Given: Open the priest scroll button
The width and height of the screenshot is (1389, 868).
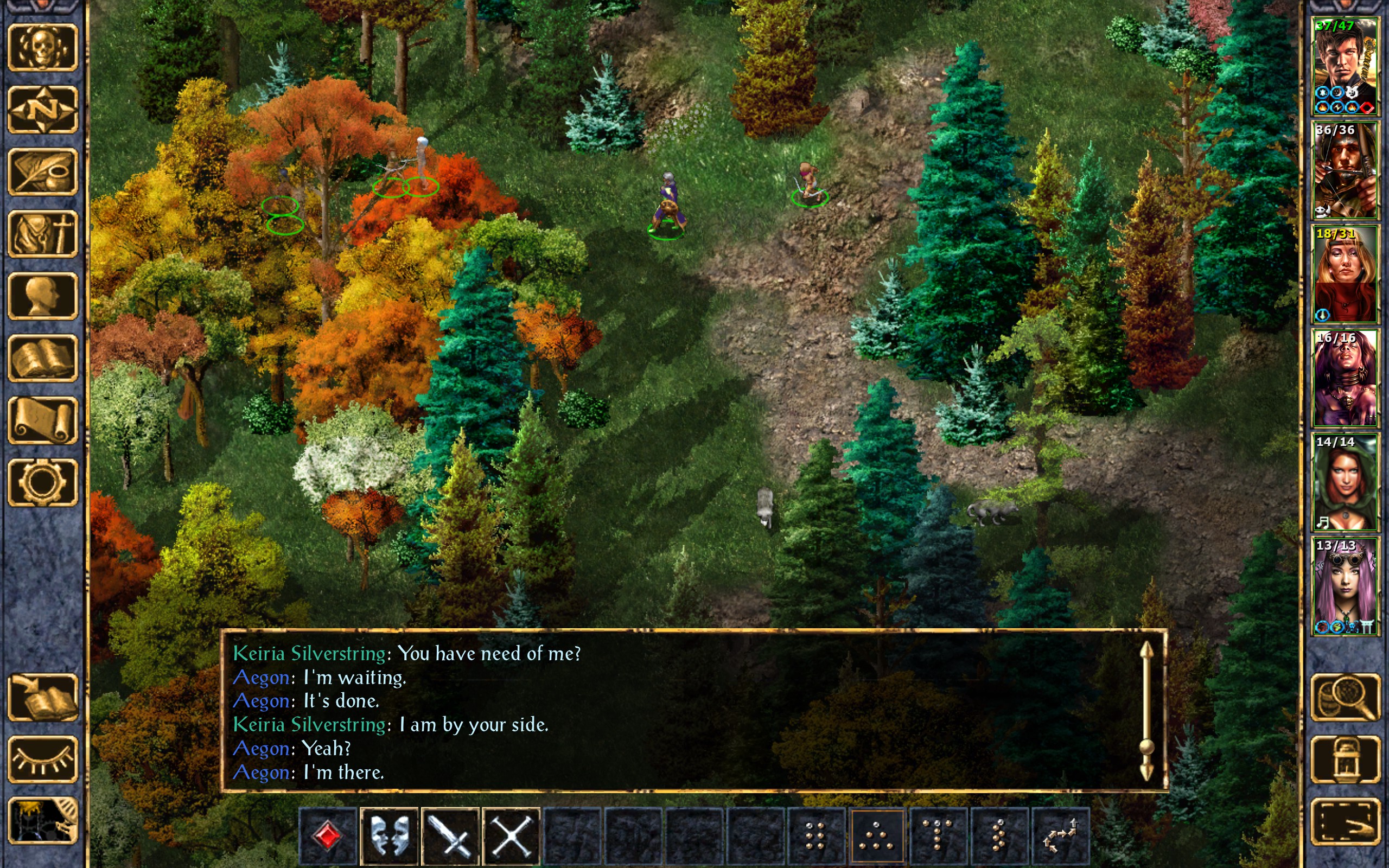Looking at the screenshot, I should click(x=42, y=420).
